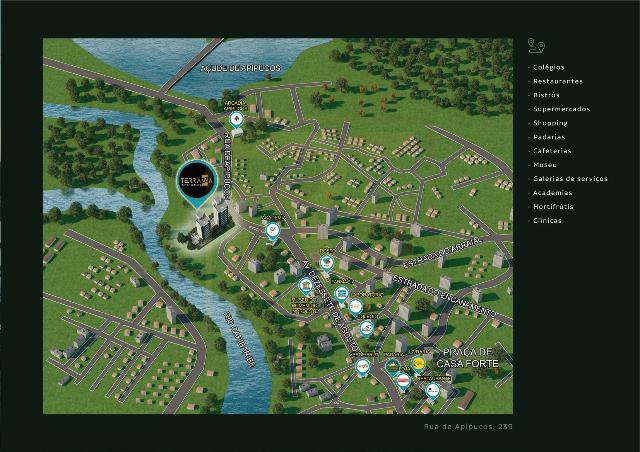Click the route pin icon above the legend
The width and height of the screenshot is (640, 452).
coord(536,45)
